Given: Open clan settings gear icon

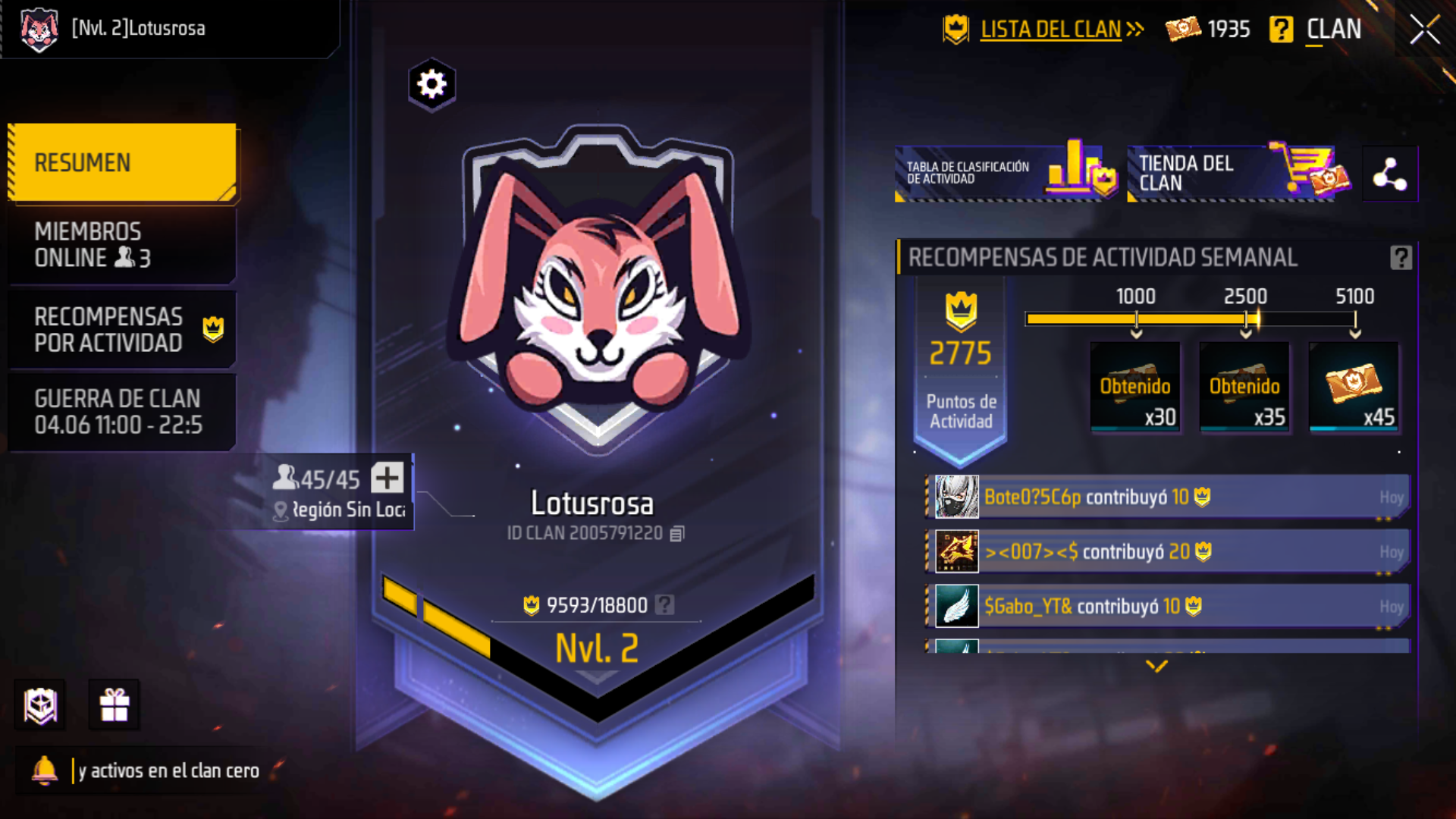Looking at the screenshot, I should pyautogui.click(x=431, y=84).
